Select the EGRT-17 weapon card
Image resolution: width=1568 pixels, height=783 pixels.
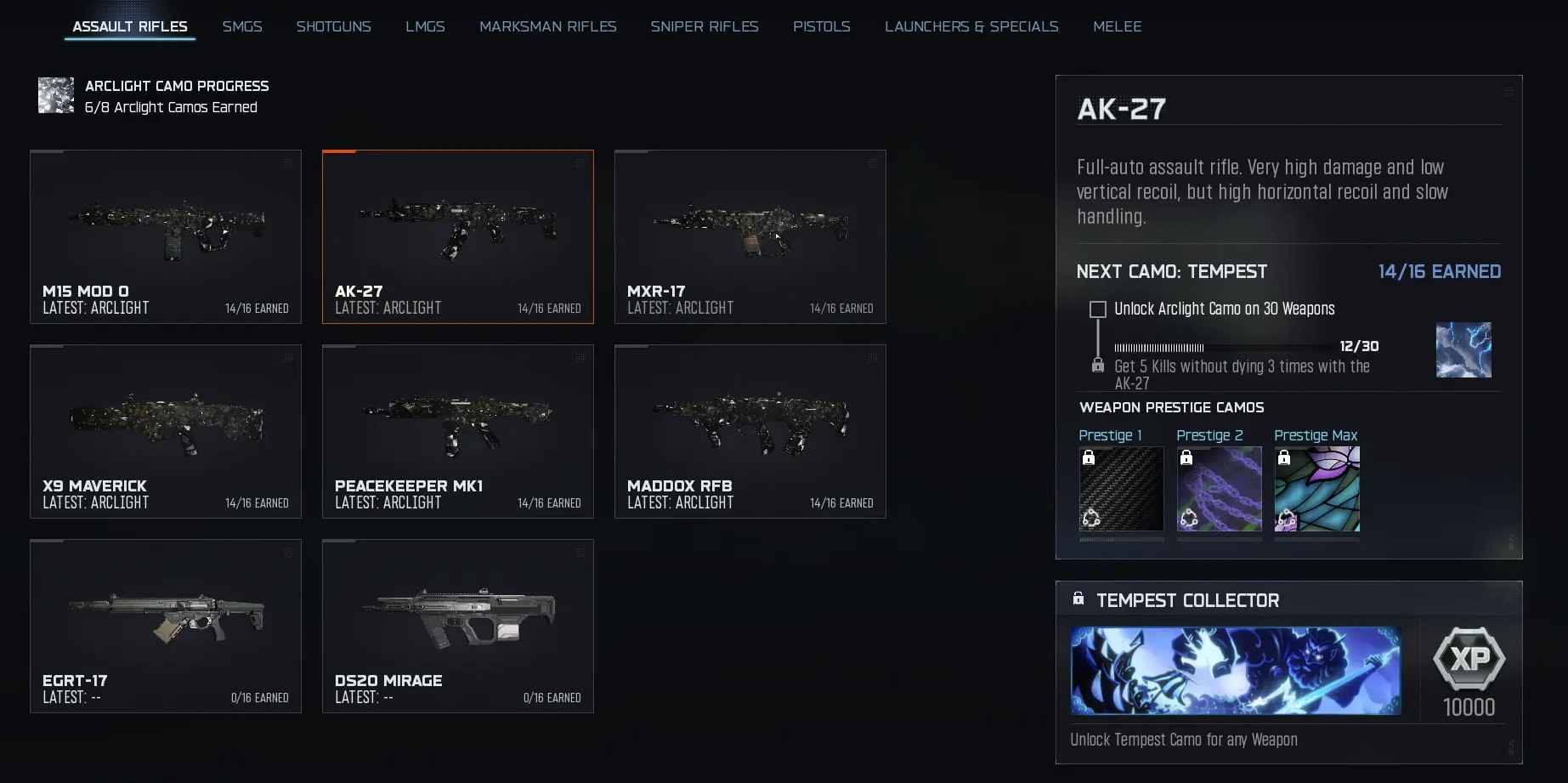166,627
